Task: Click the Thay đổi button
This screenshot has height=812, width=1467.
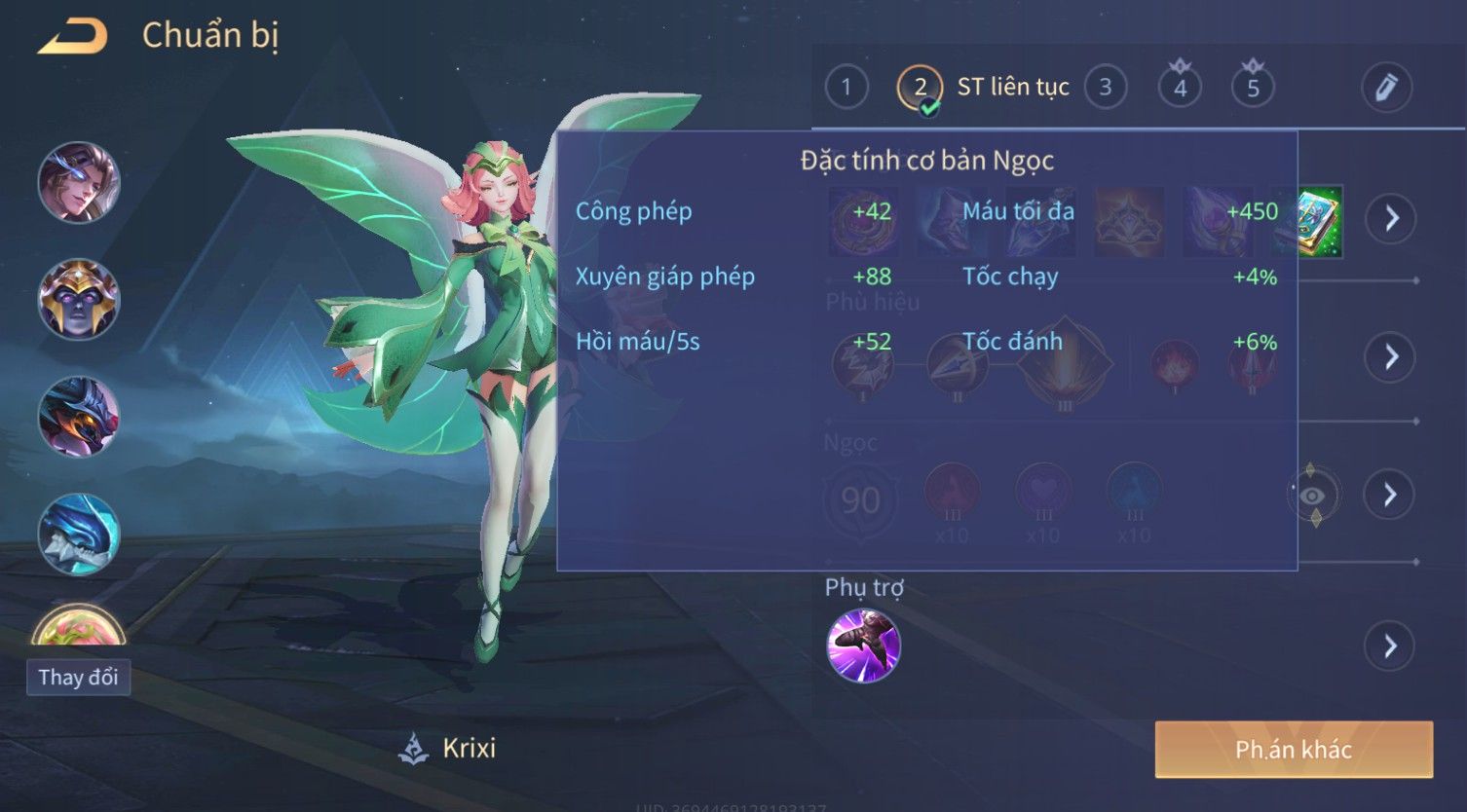Action: 78,677
